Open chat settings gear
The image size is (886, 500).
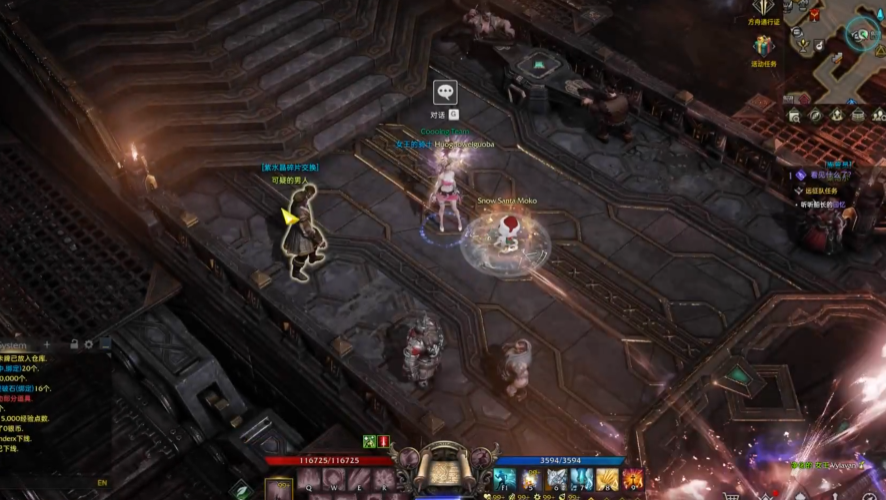point(89,345)
